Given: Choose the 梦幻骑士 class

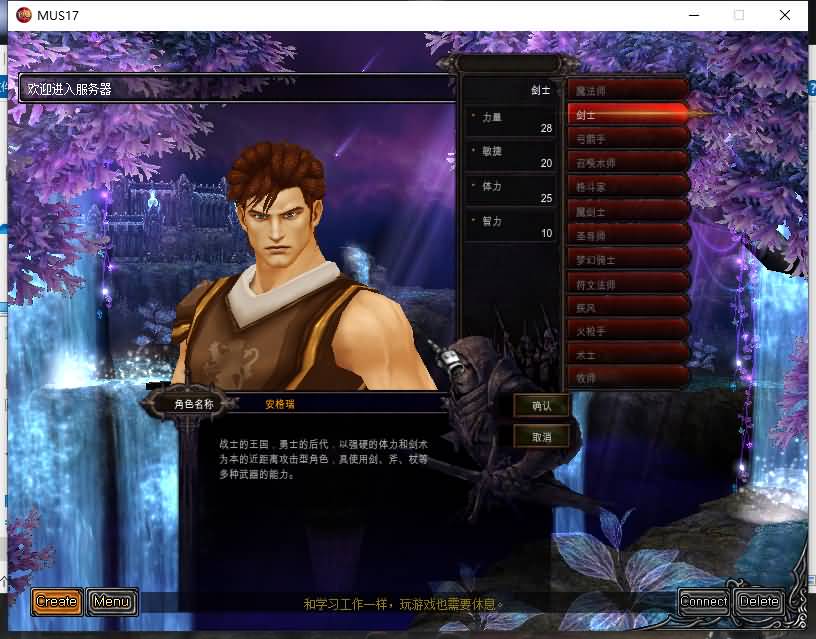Looking at the screenshot, I should coord(627,260).
